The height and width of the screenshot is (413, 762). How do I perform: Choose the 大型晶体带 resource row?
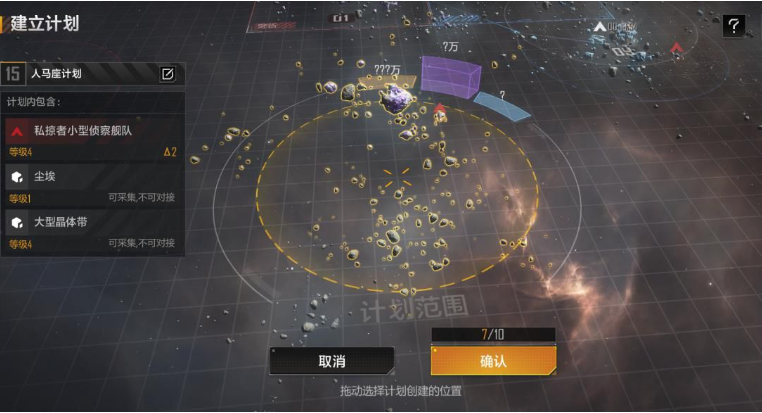[x=92, y=228]
